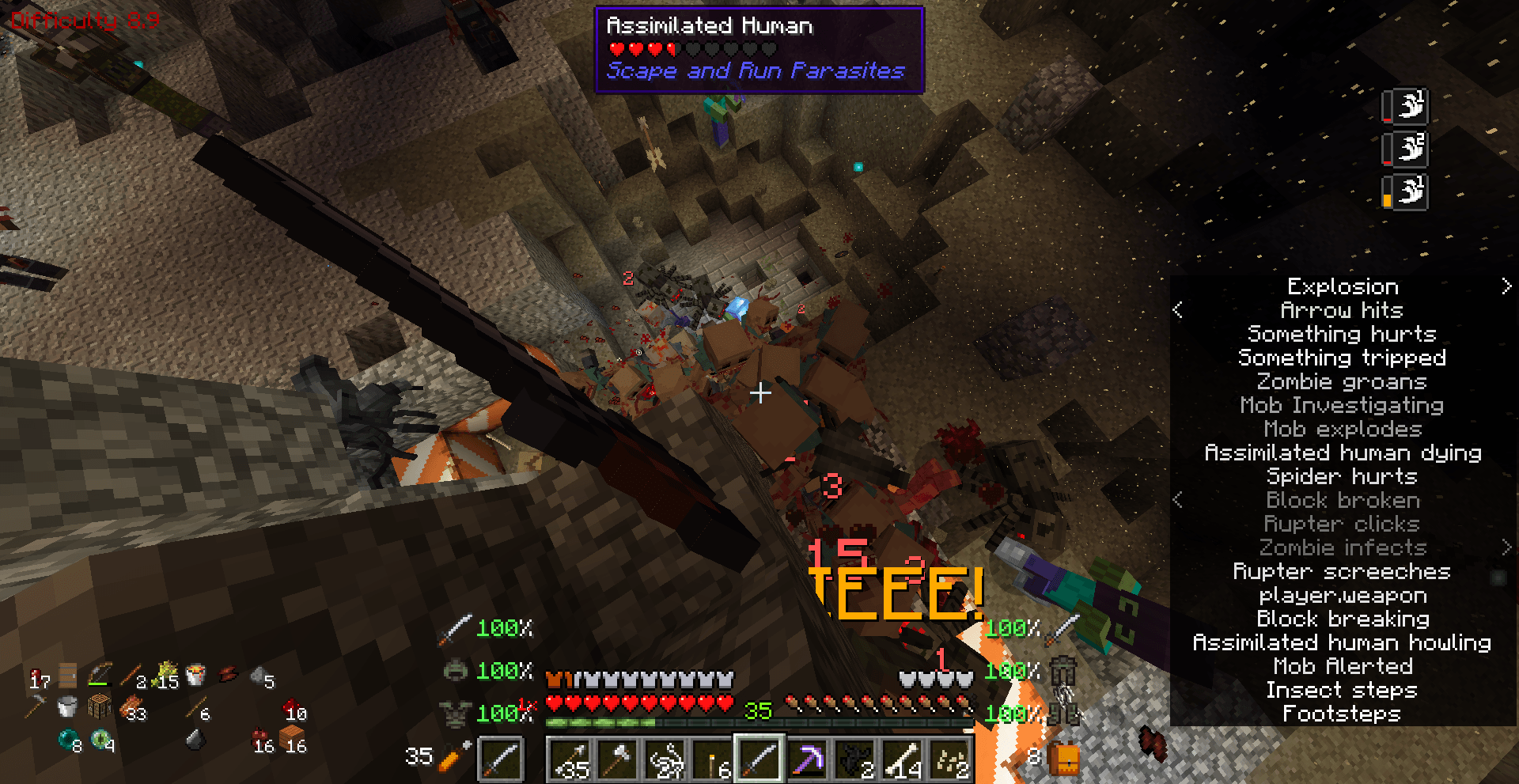Click the Scape and Run Parasites label
1519x784 pixels.
click(753, 71)
